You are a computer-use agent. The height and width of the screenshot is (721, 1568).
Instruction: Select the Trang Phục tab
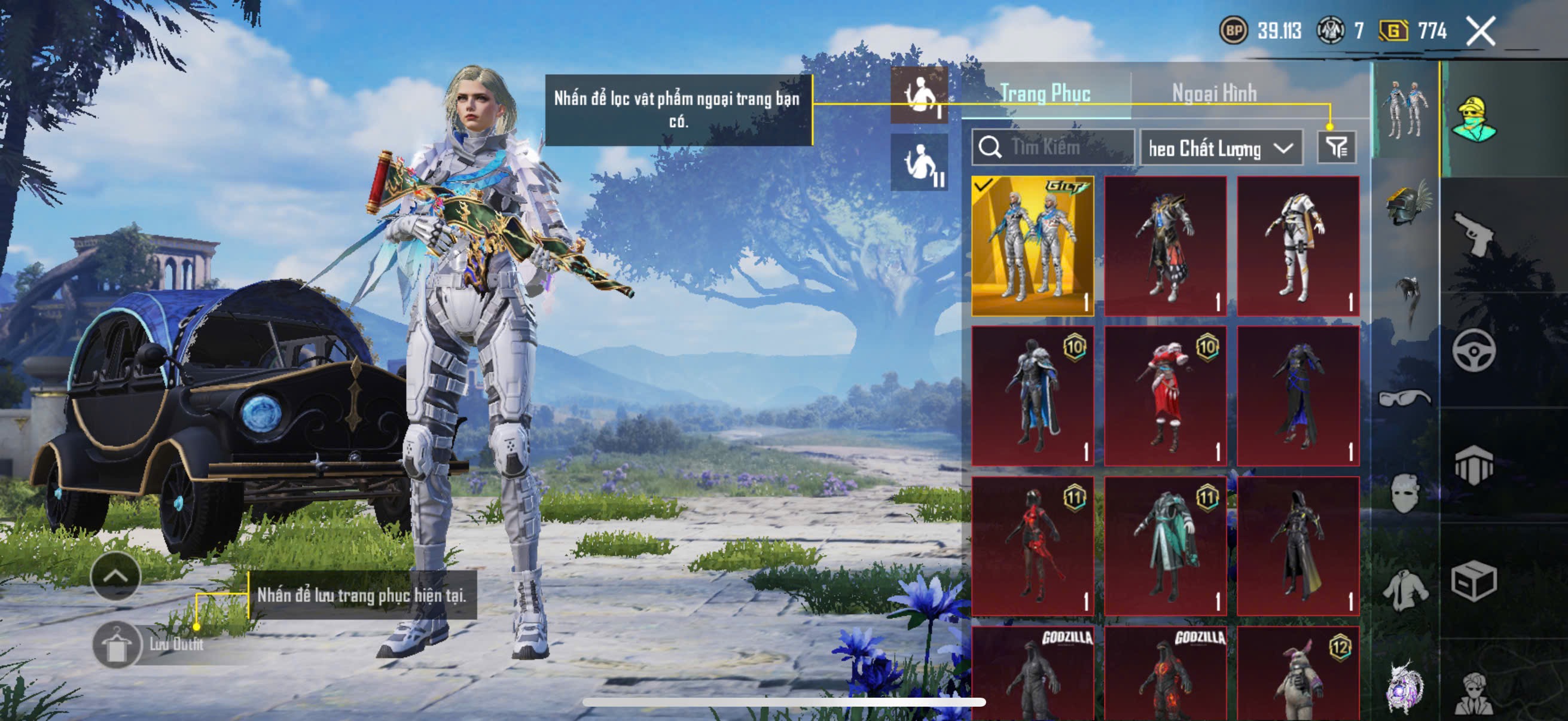pos(1045,93)
